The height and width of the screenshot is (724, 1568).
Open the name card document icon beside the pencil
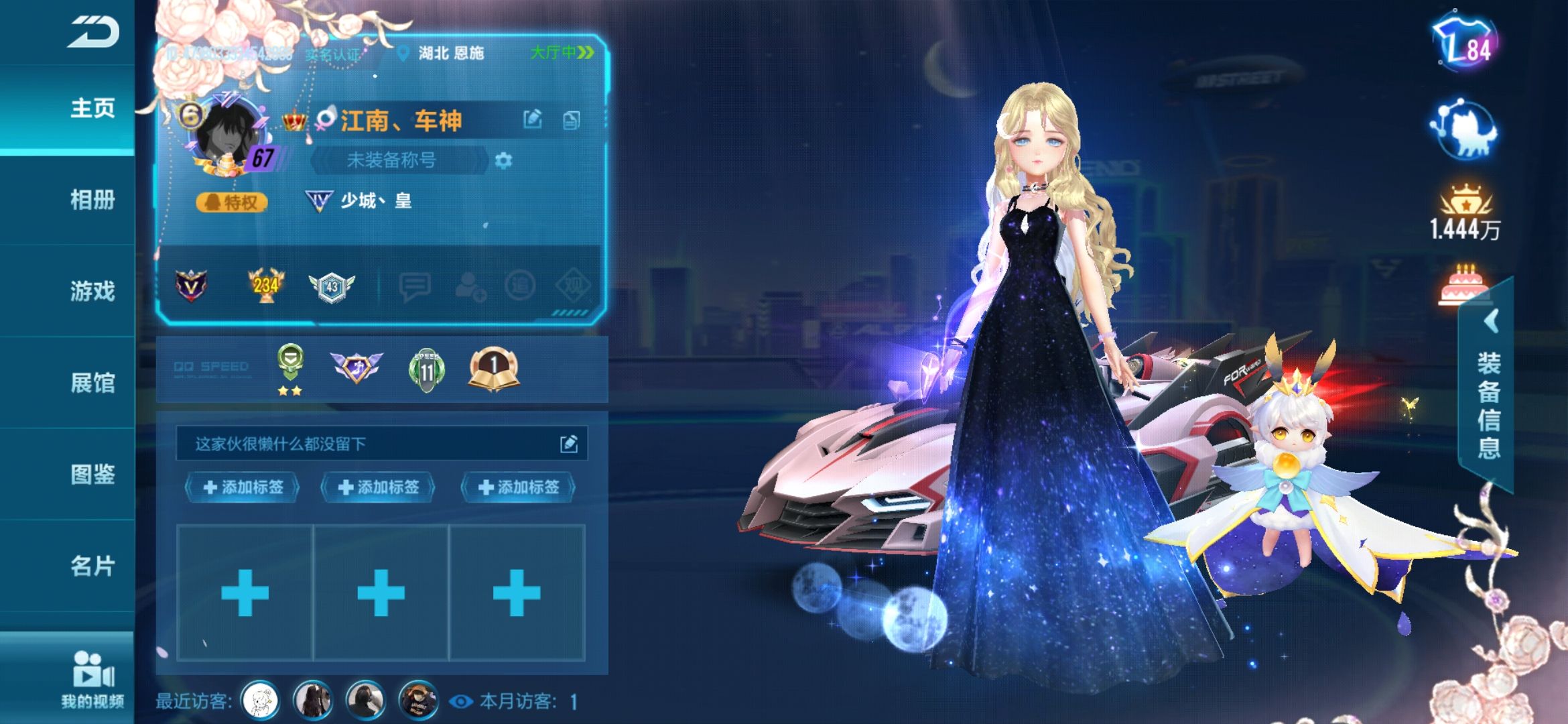(x=572, y=119)
